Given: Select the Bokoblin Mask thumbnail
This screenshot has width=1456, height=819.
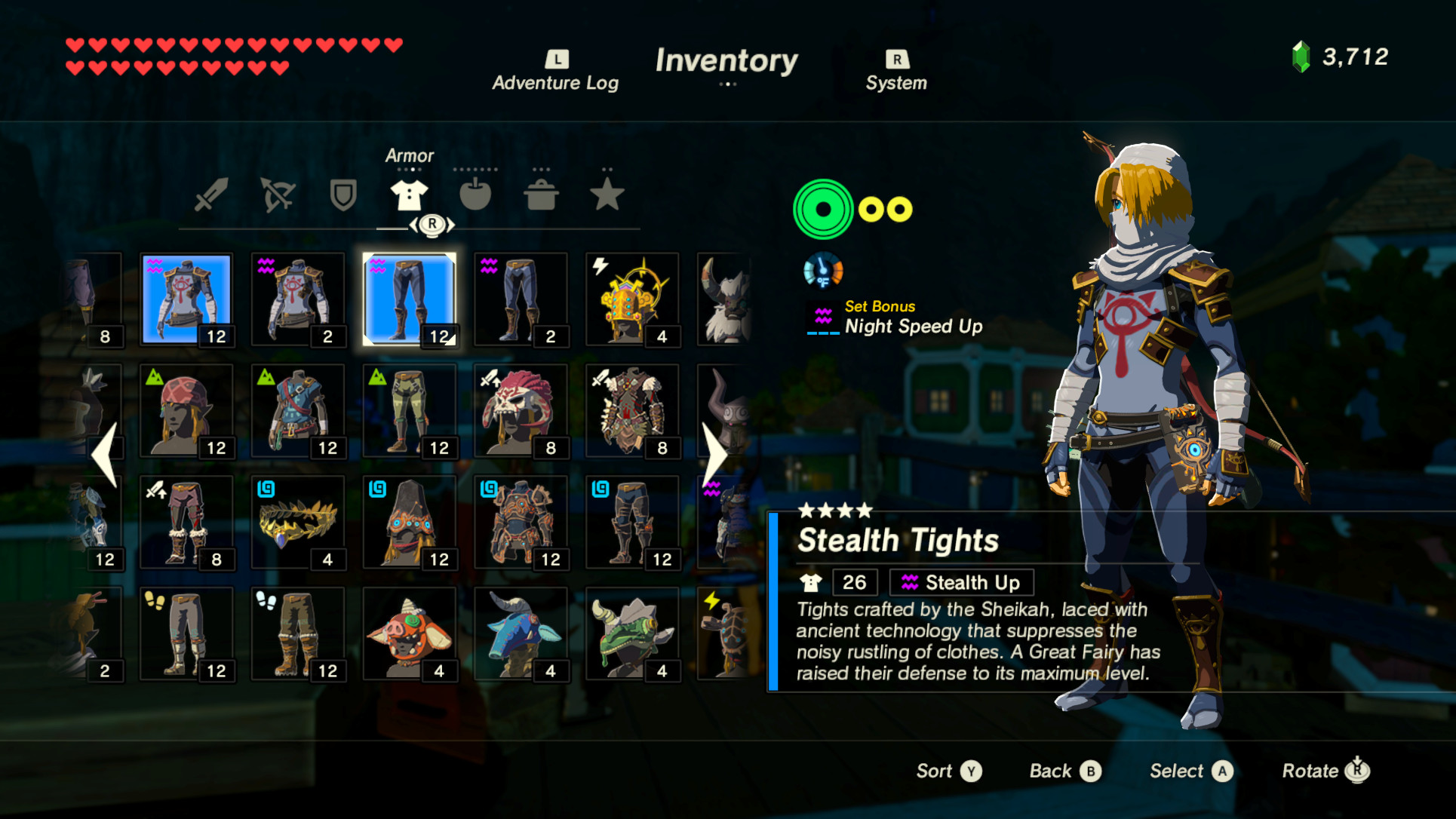Looking at the screenshot, I should pos(410,633).
